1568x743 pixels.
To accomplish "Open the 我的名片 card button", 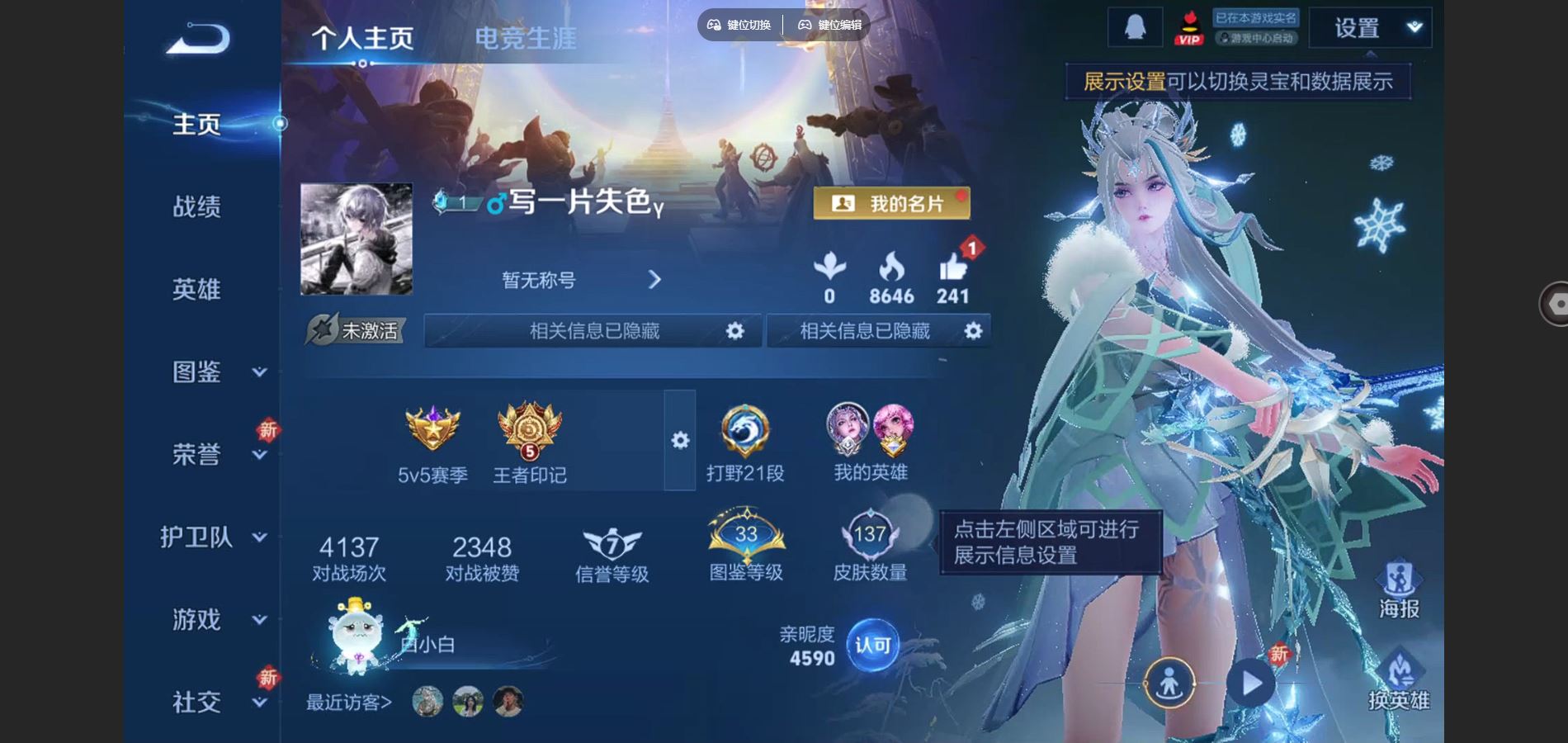I will (891, 203).
